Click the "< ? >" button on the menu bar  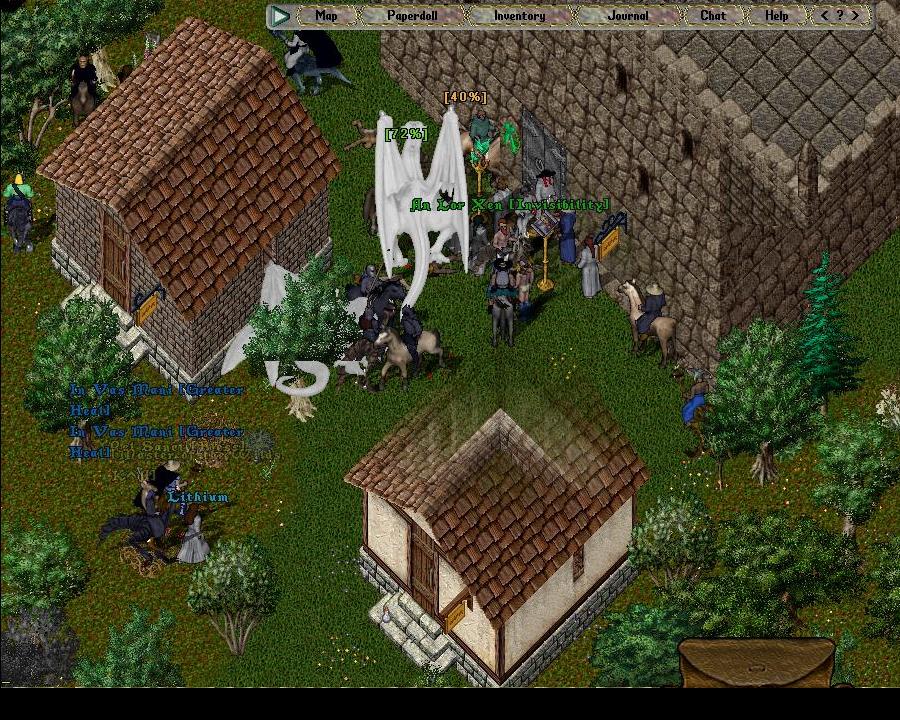[839, 15]
